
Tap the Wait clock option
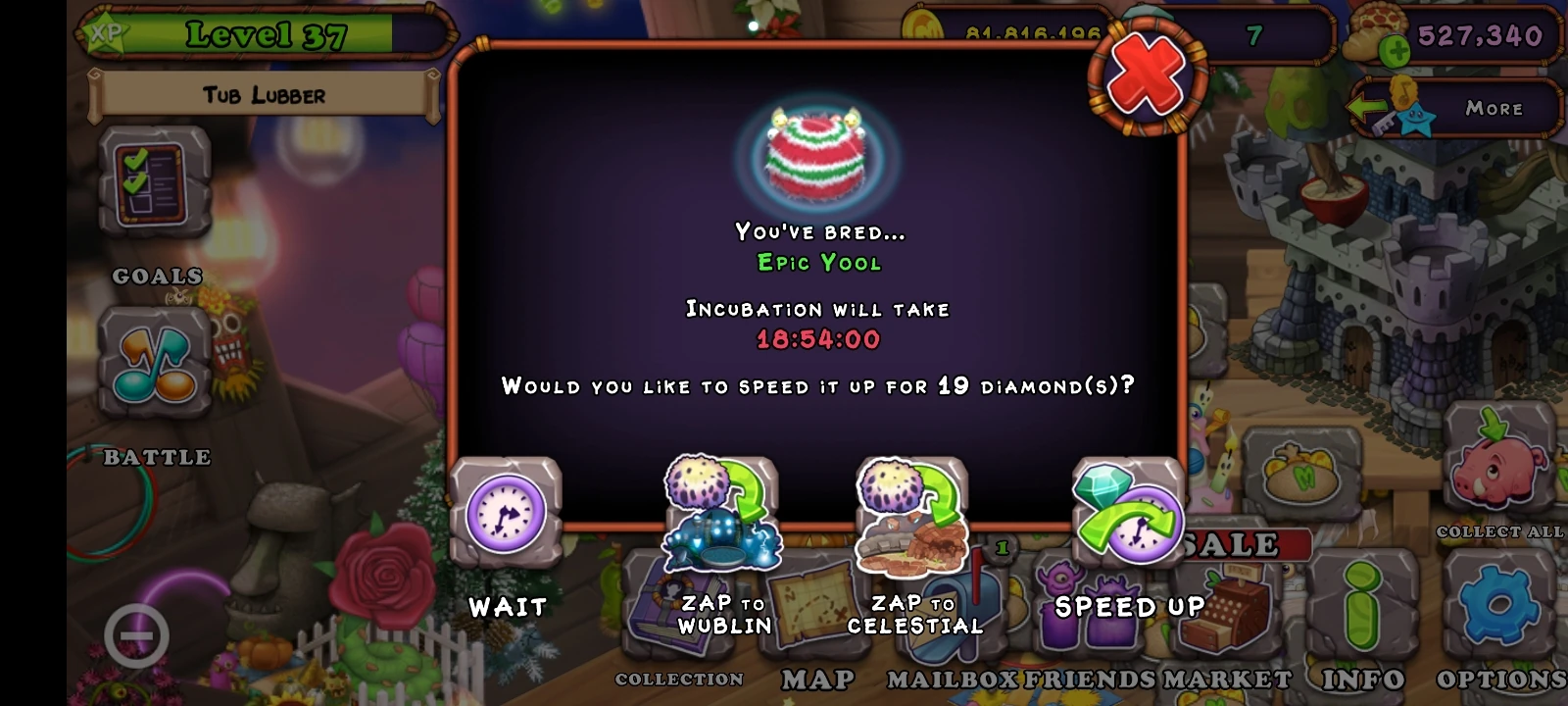(x=505, y=515)
